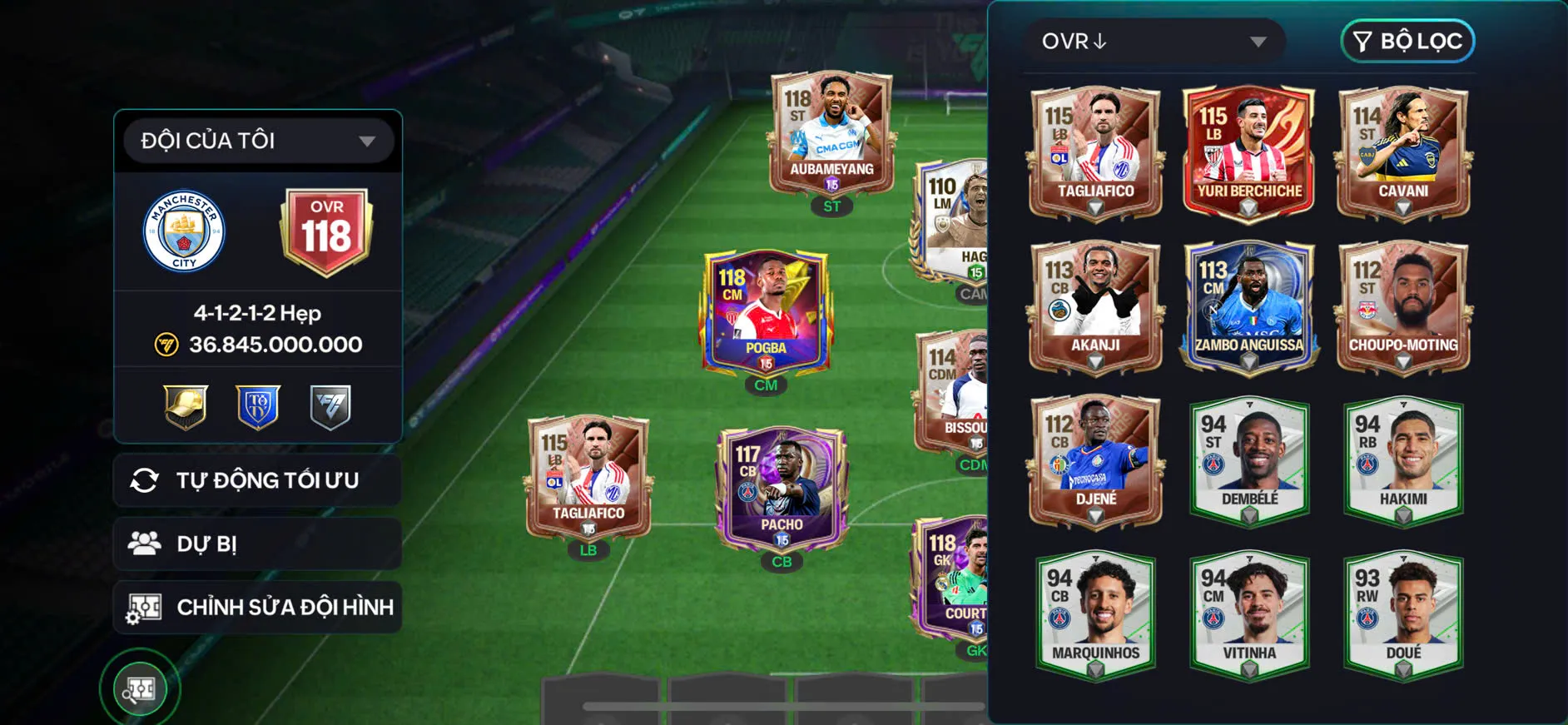The height and width of the screenshot is (725, 1568).
Task: Tap the round tactics search button
Action: click(140, 688)
